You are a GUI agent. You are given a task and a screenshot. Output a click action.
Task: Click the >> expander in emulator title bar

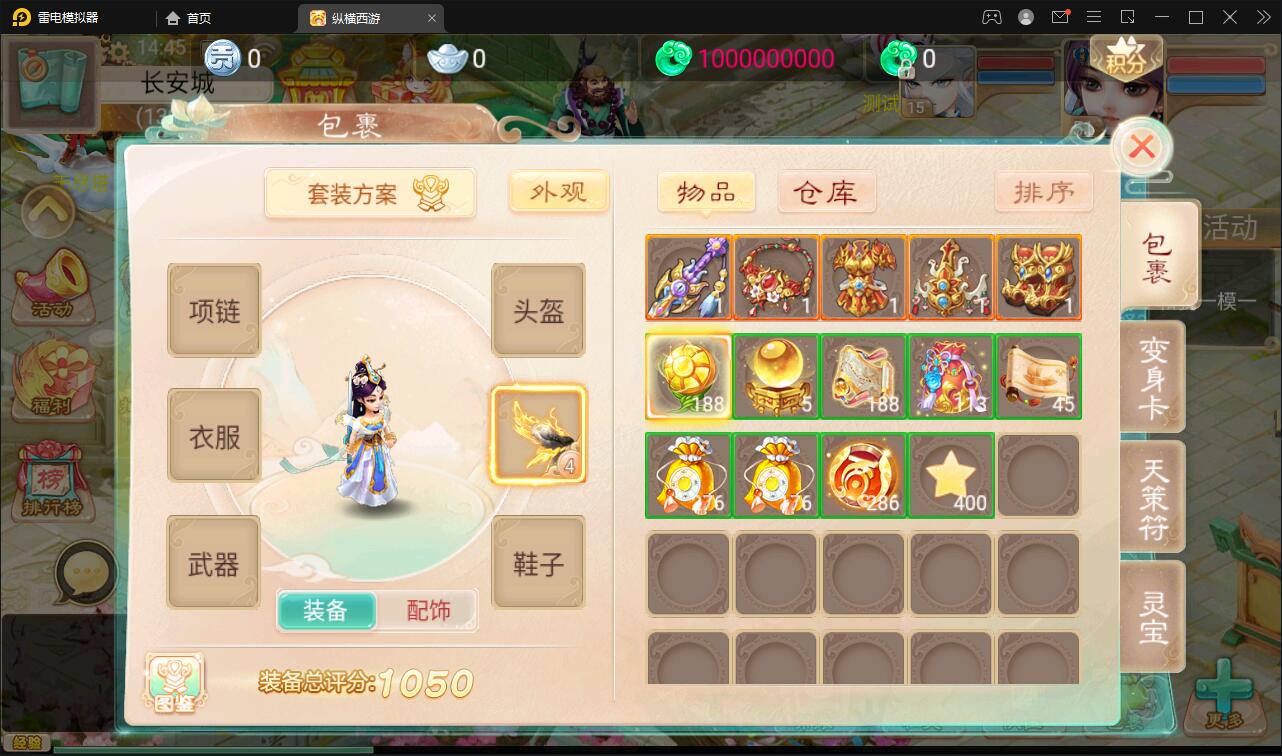point(1262,17)
